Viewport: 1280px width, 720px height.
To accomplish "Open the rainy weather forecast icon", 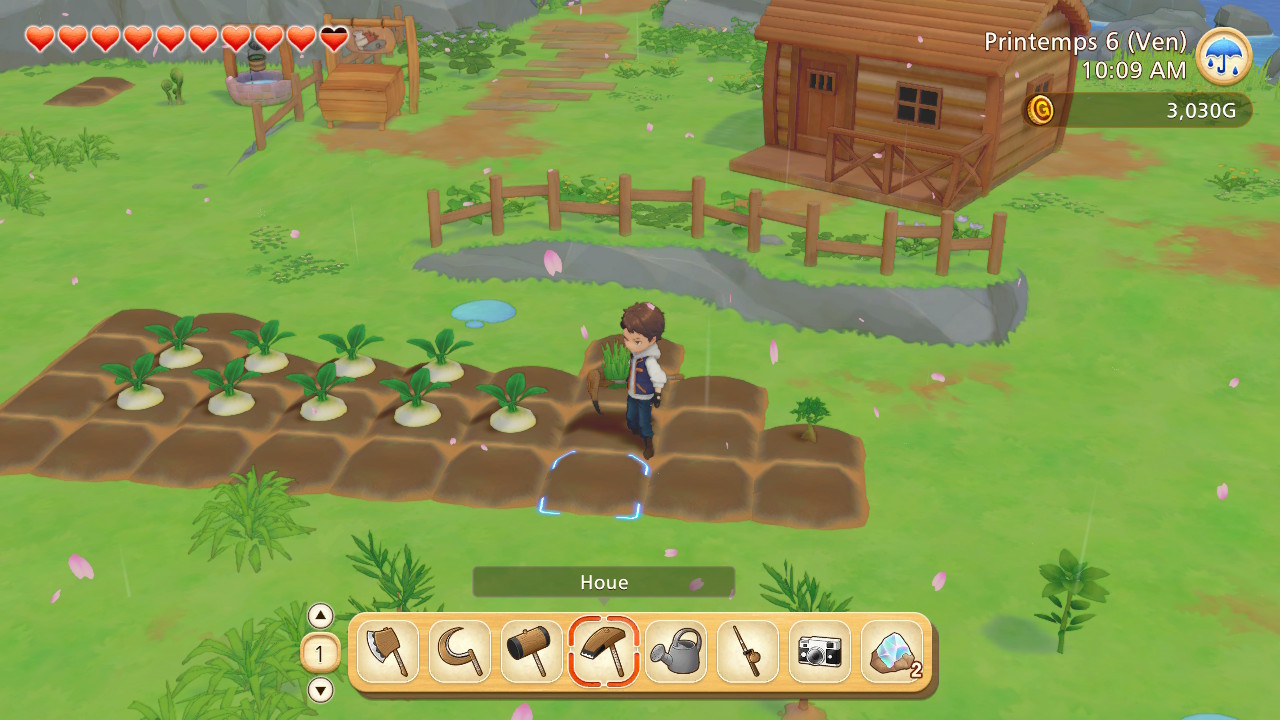I will [1223, 56].
